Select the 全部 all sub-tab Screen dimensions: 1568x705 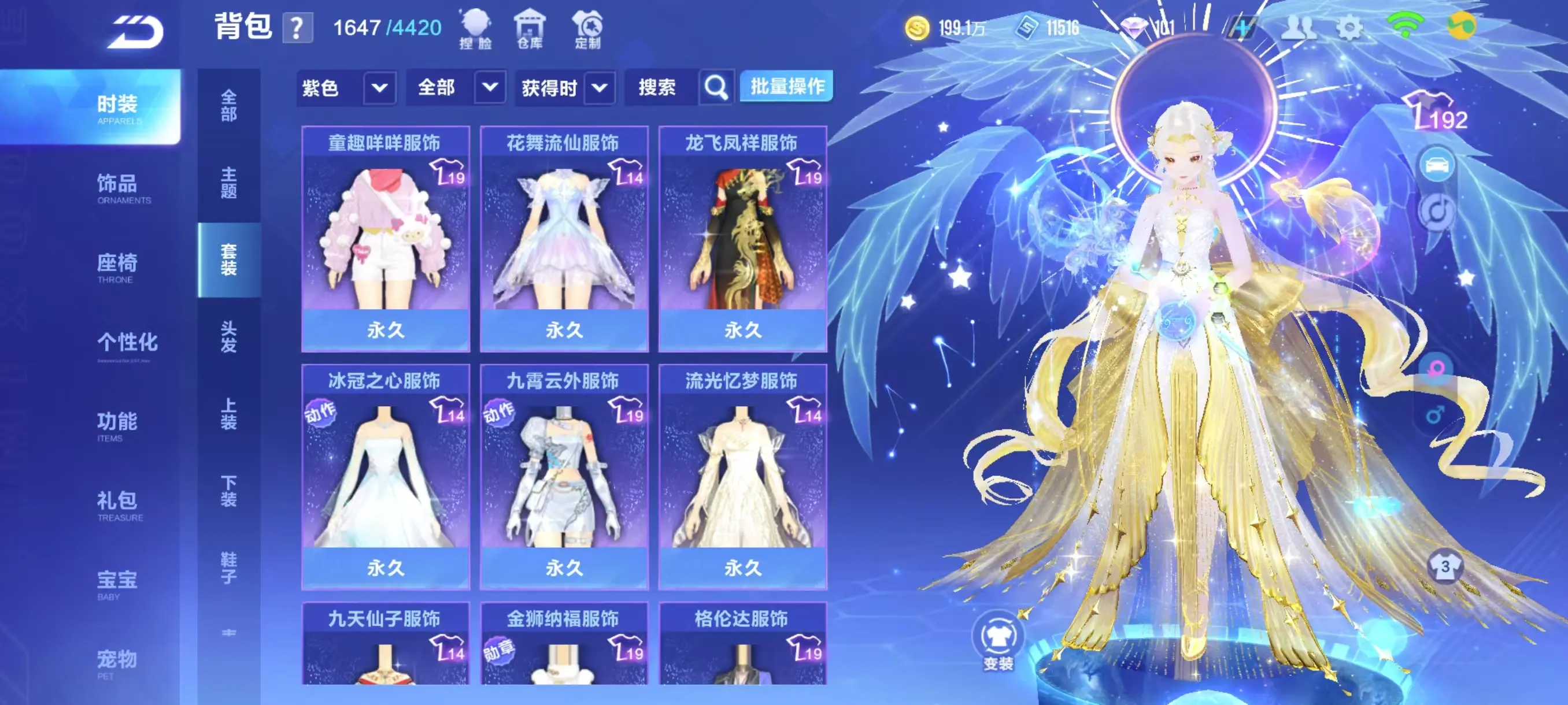[228, 106]
